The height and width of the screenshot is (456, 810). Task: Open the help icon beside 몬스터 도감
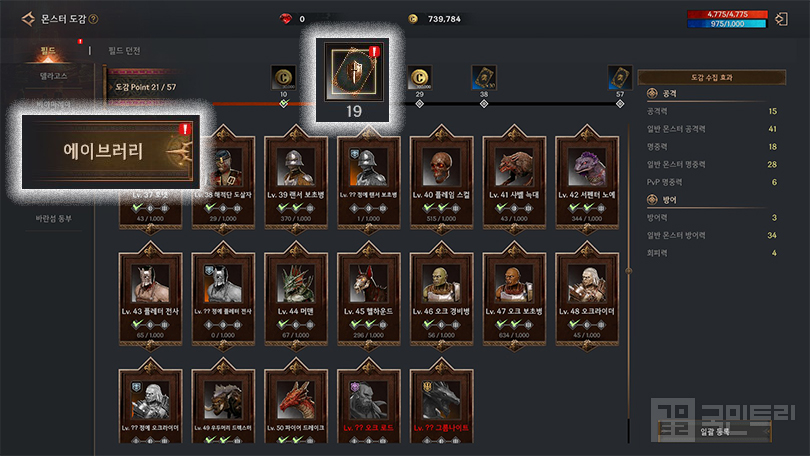pos(93,19)
